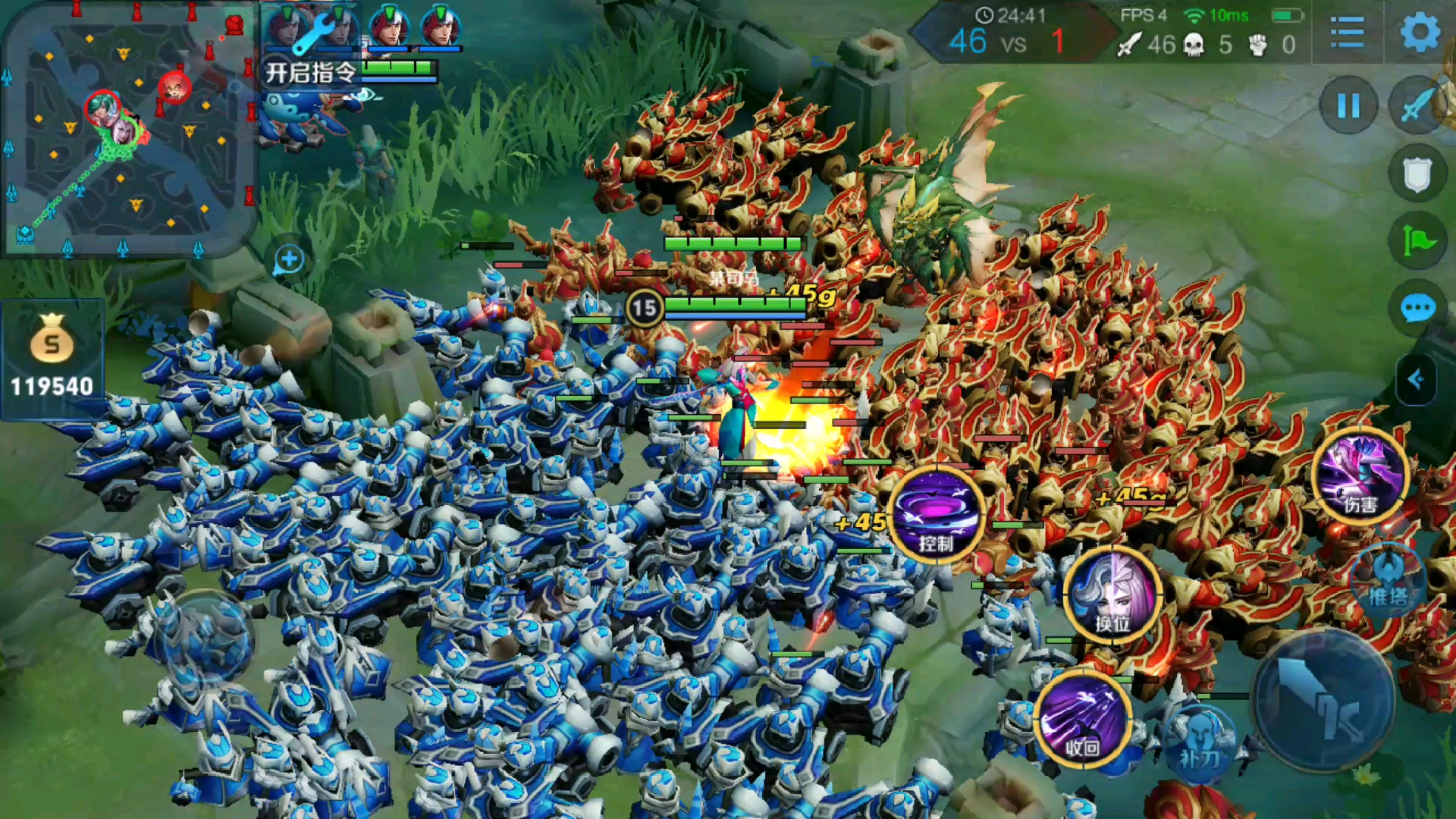1456x819 pixels.
Task: Tap the green flag signal button
Action: (x=1417, y=243)
